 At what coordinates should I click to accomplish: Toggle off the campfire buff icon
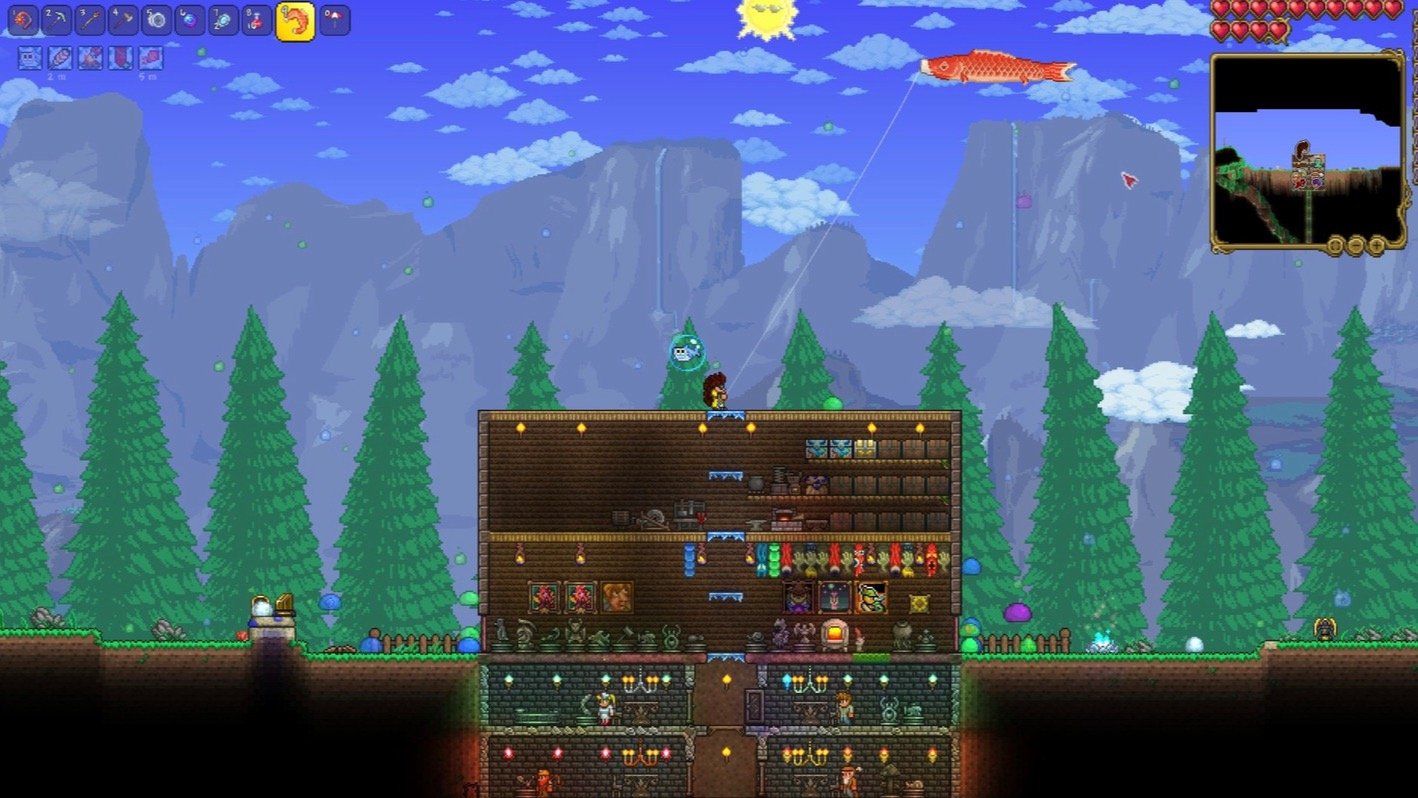(x=90, y=59)
